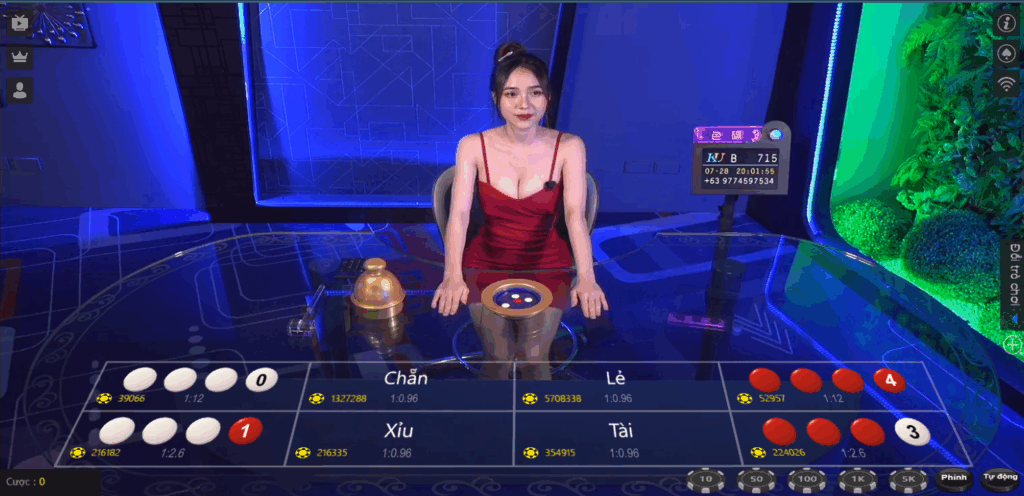Choose the 100 betting chip
Screen dimensions: 1024x496
point(806,480)
